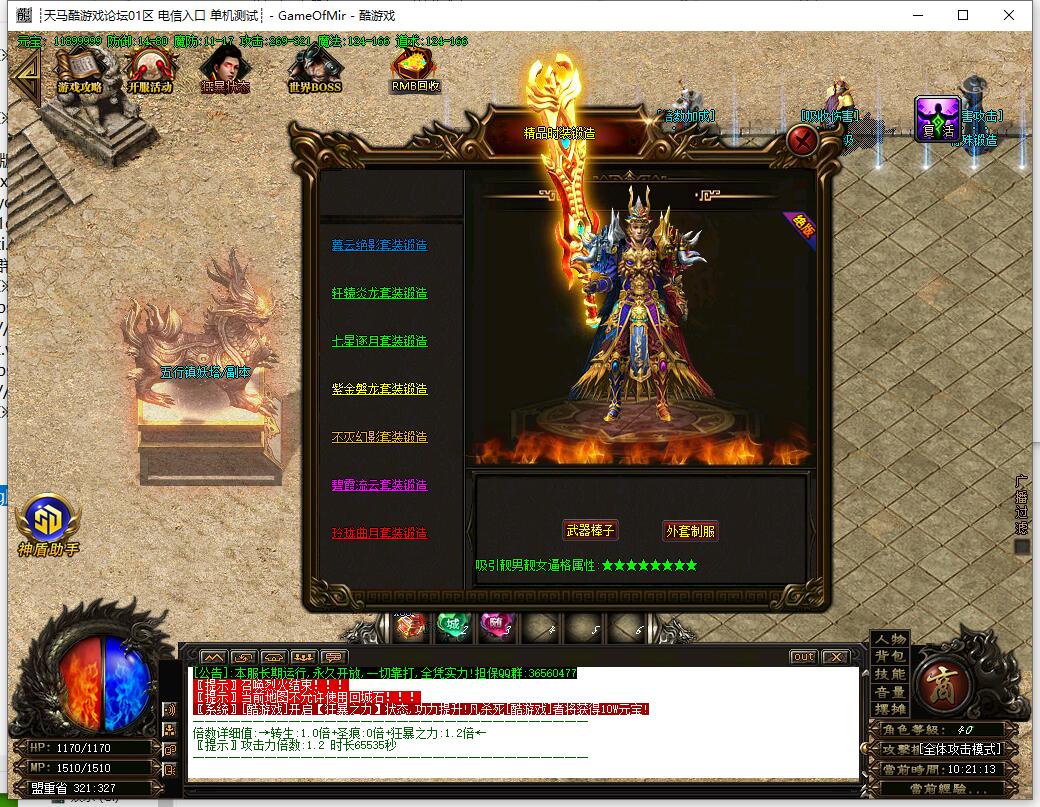The image size is (1040, 807).
Task: Open the 技能 skills menu button
Action: click(889, 674)
